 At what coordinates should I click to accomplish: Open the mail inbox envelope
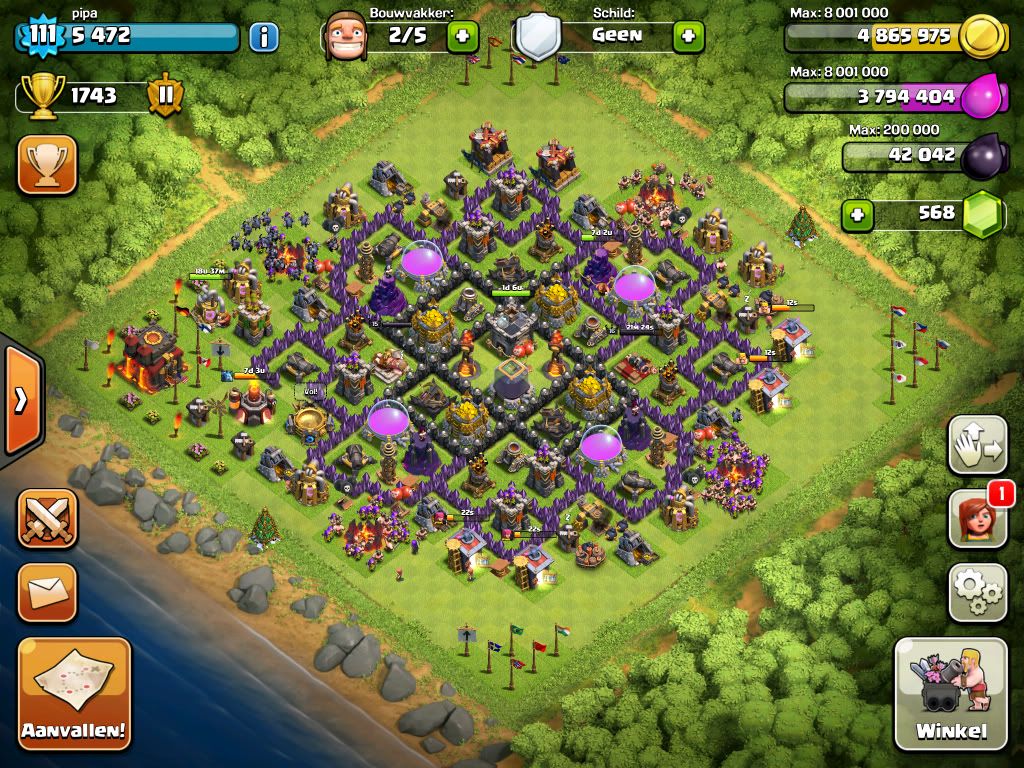click(x=47, y=592)
